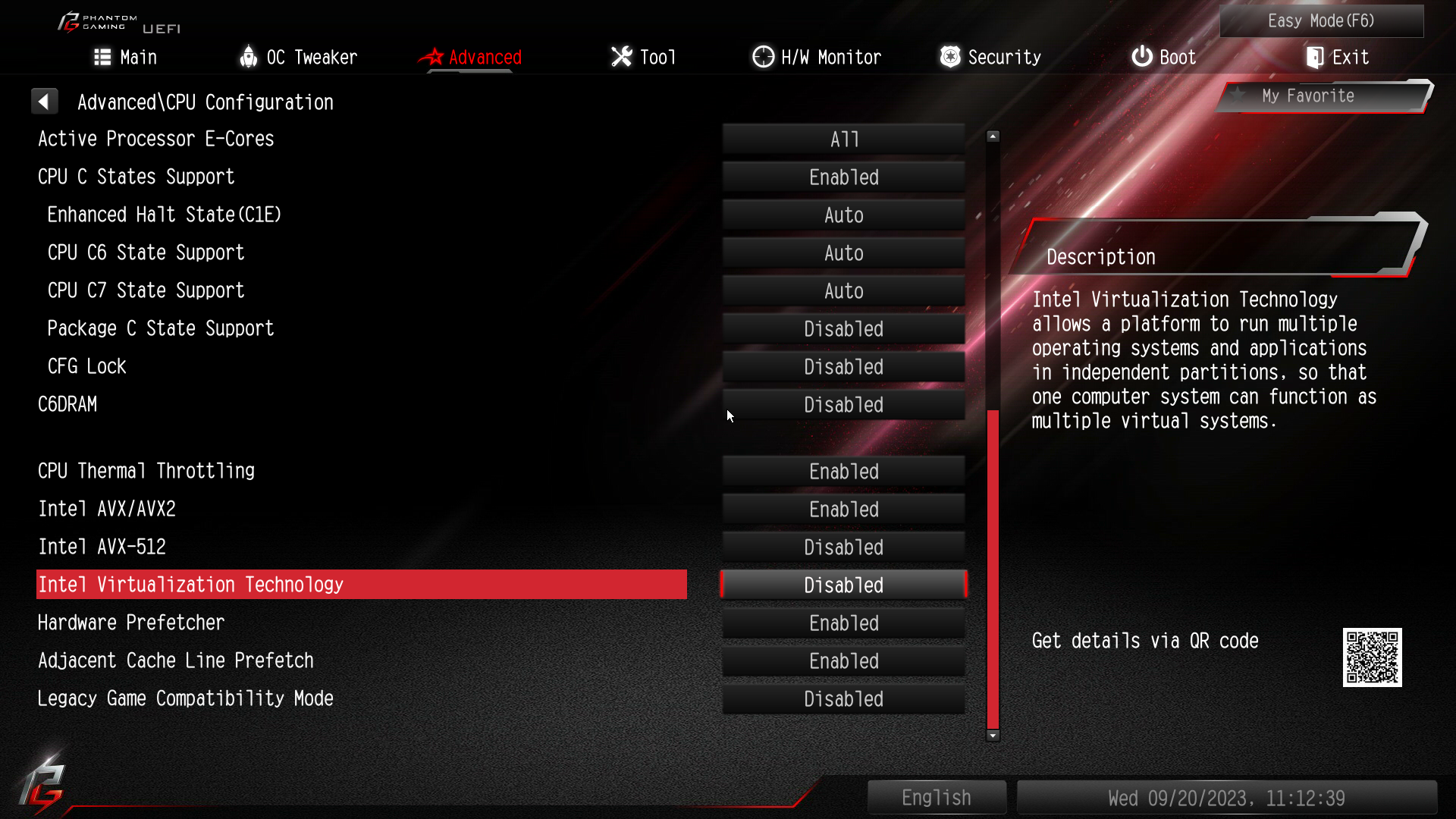Toggle Hardware Prefetcher off

[843, 623]
